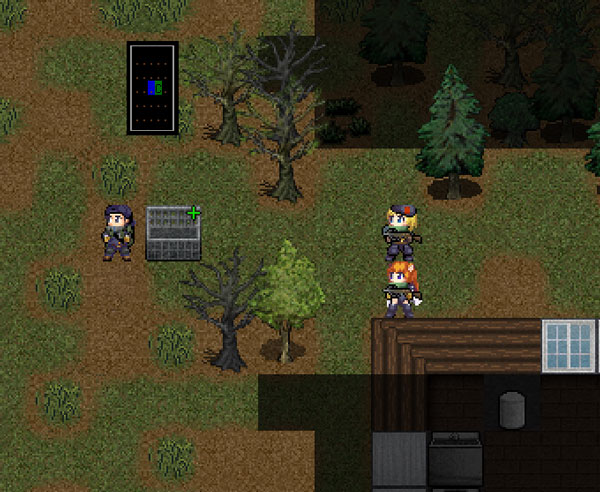Screen dimensions: 600x492
Task: Click the black minimap panel
Action: point(152,88)
